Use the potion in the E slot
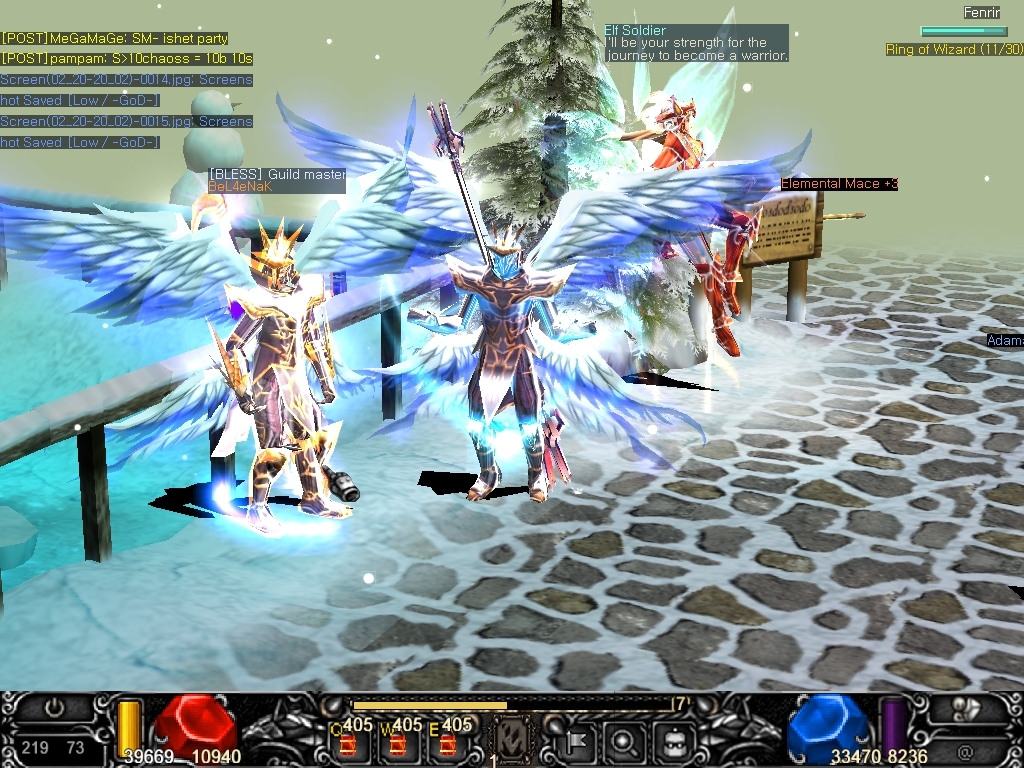 448,744
